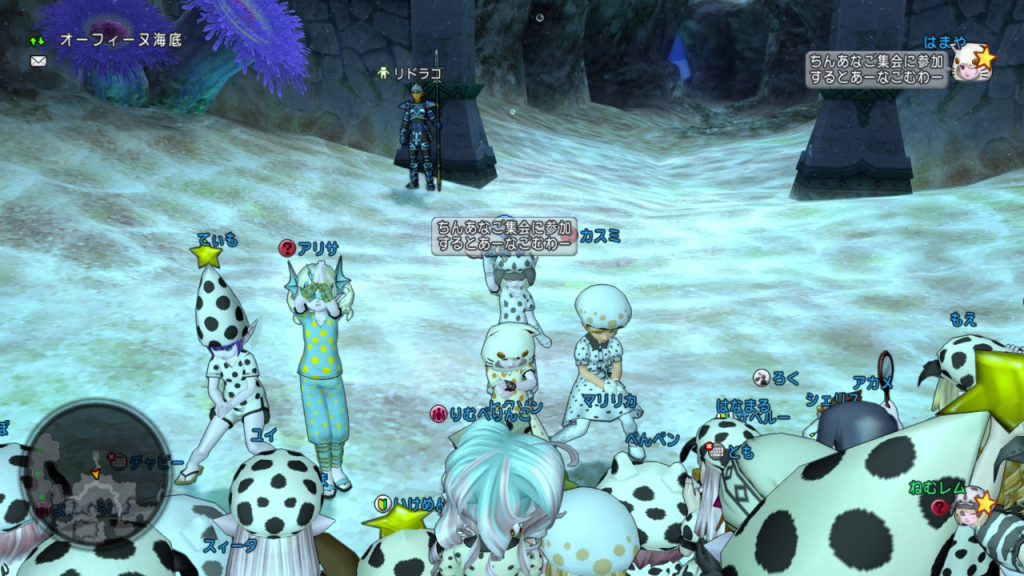This screenshot has height=576, width=1024.
Task: Open the mail envelope icon
Action: [38, 61]
